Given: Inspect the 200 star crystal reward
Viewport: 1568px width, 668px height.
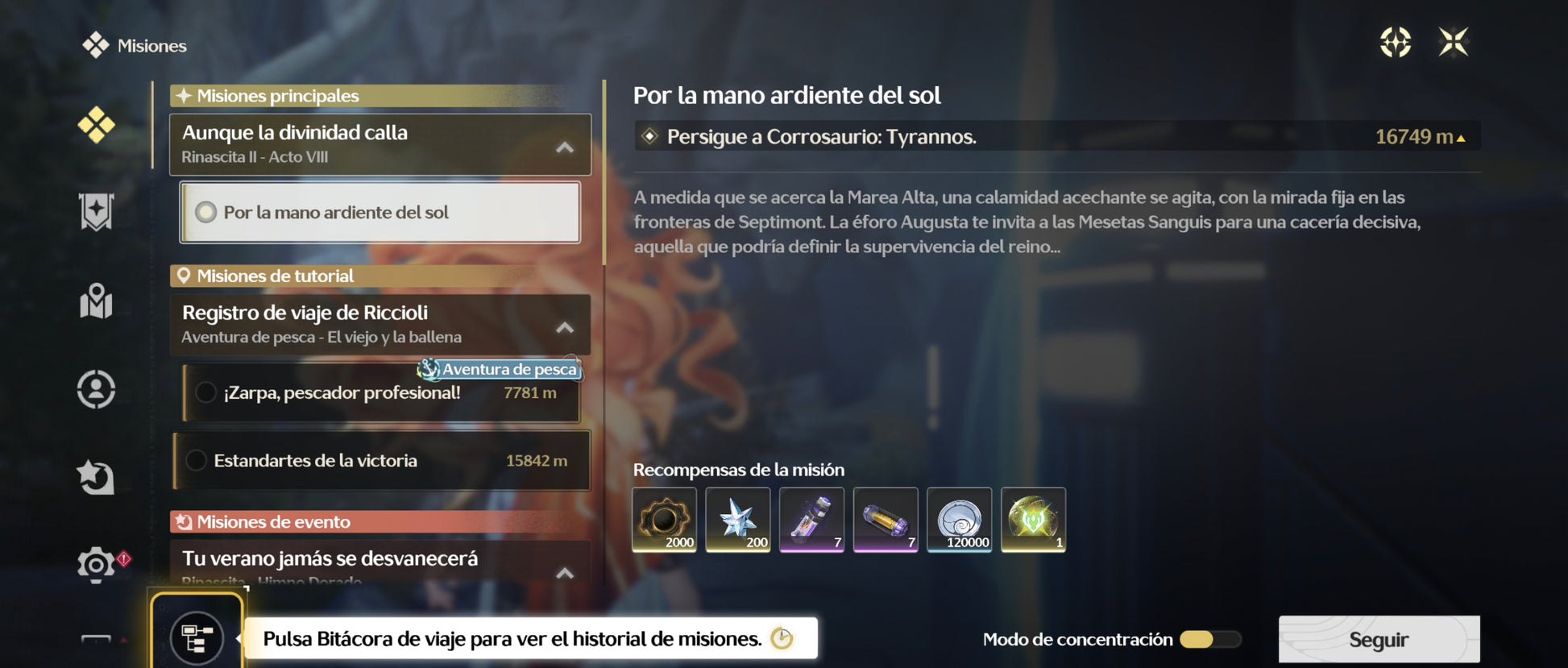Looking at the screenshot, I should 738,520.
